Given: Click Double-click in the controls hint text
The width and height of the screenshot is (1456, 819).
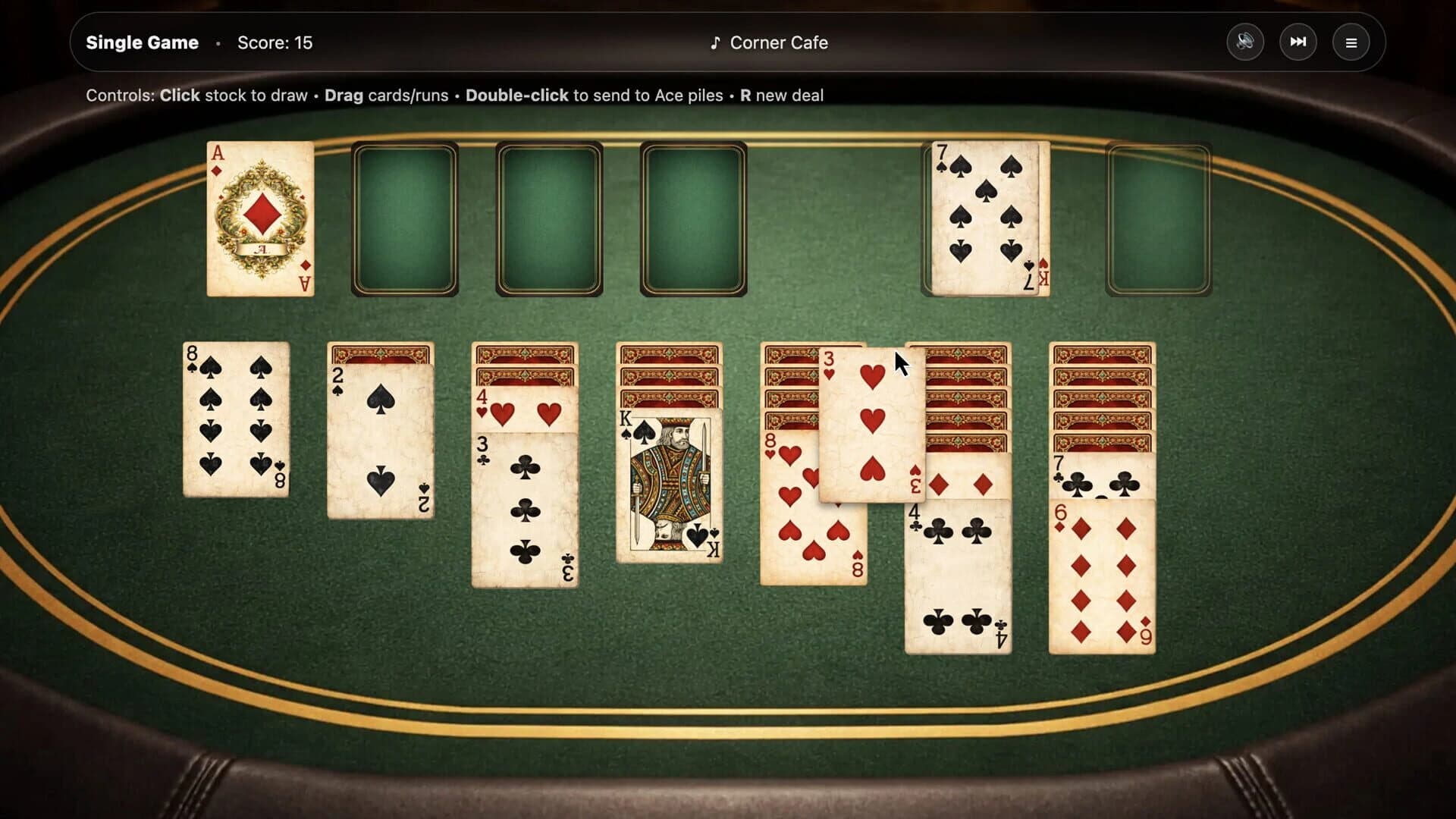Looking at the screenshot, I should (516, 96).
